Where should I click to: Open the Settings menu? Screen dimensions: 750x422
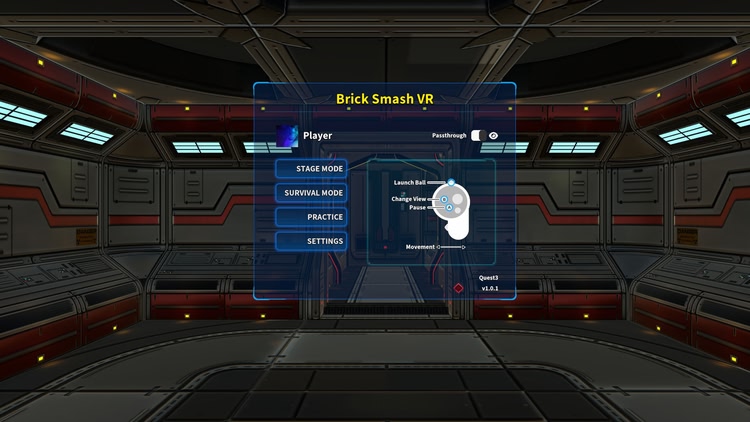click(312, 241)
